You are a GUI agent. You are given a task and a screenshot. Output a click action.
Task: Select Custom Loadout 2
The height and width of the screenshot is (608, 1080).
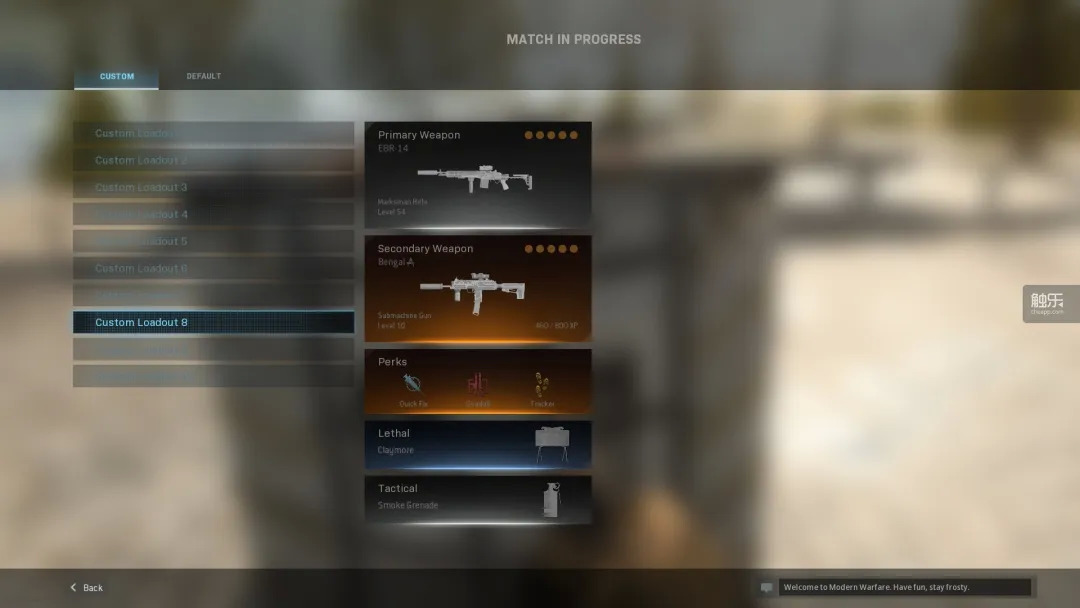pos(213,160)
